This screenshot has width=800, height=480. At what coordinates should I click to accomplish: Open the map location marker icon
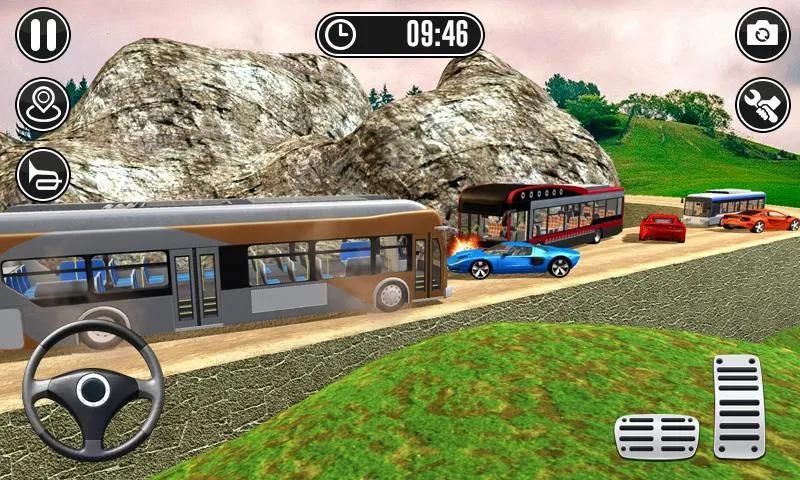pyautogui.click(x=43, y=104)
